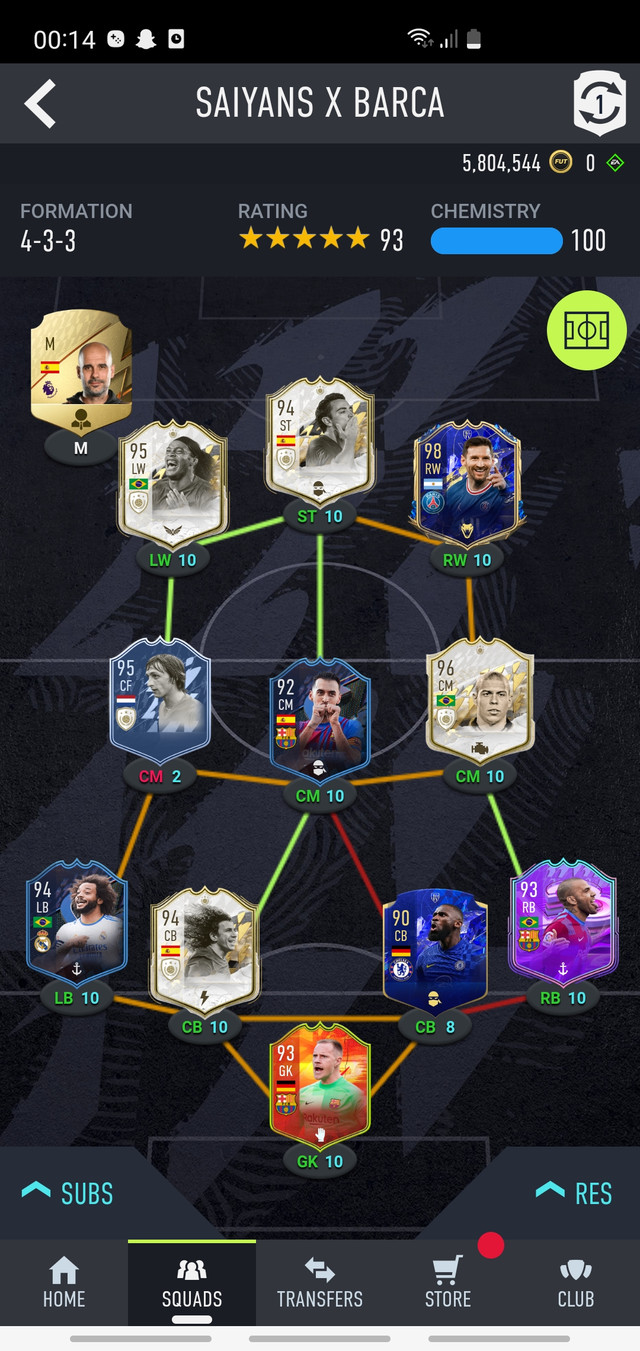Select the 93-rated goalkeeper card
The image size is (640, 1351).
click(320, 1085)
